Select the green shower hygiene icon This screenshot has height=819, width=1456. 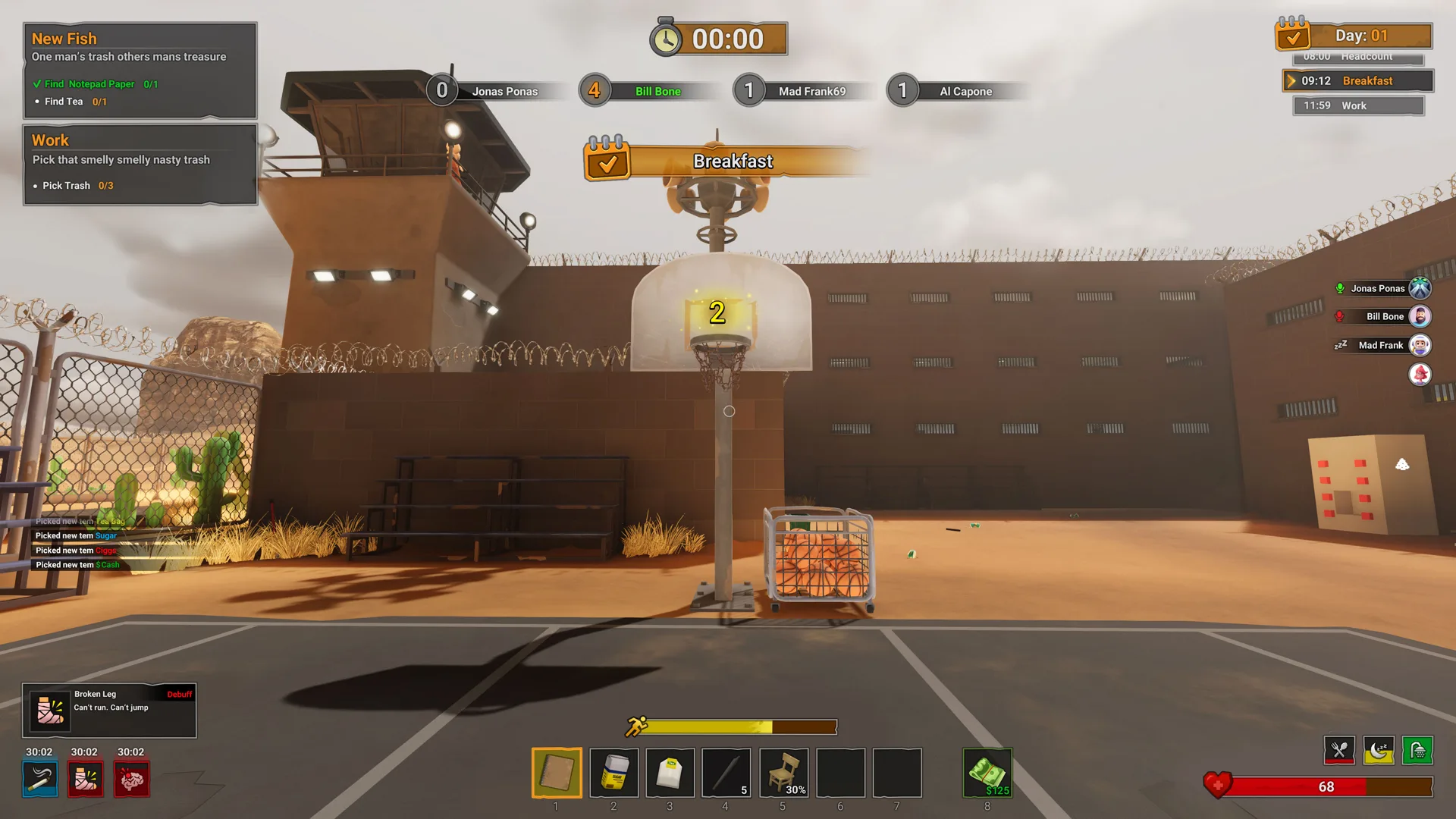click(x=1417, y=750)
